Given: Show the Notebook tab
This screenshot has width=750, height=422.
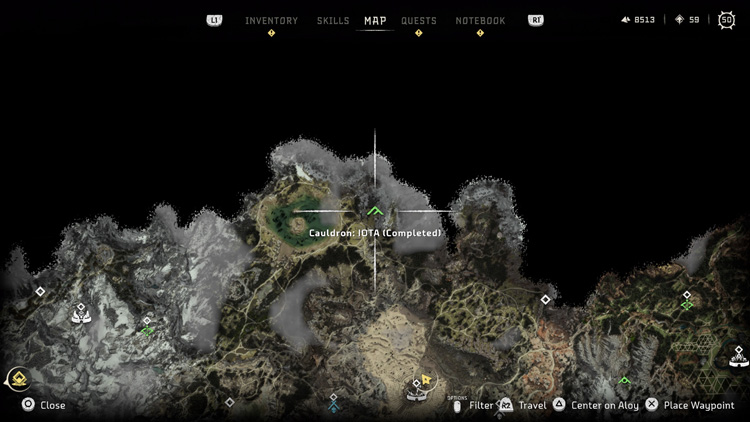Looking at the screenshot, I should (x=480, y=21).
